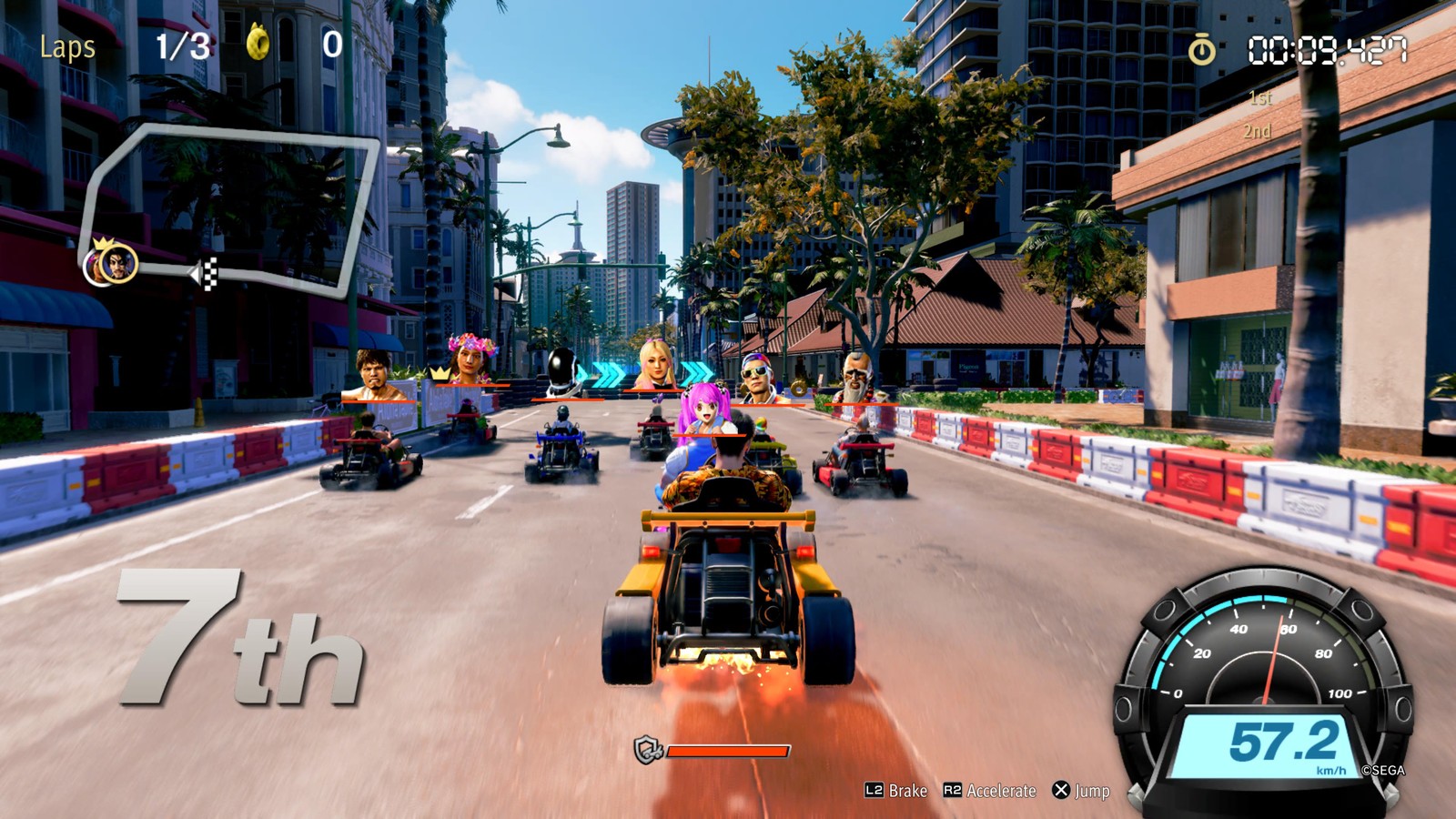This screenshot has height=819, width=1456.
Task: Click the stopwatch icon beside the timer
Action: pyautogui.click(x=1201, y=50)
